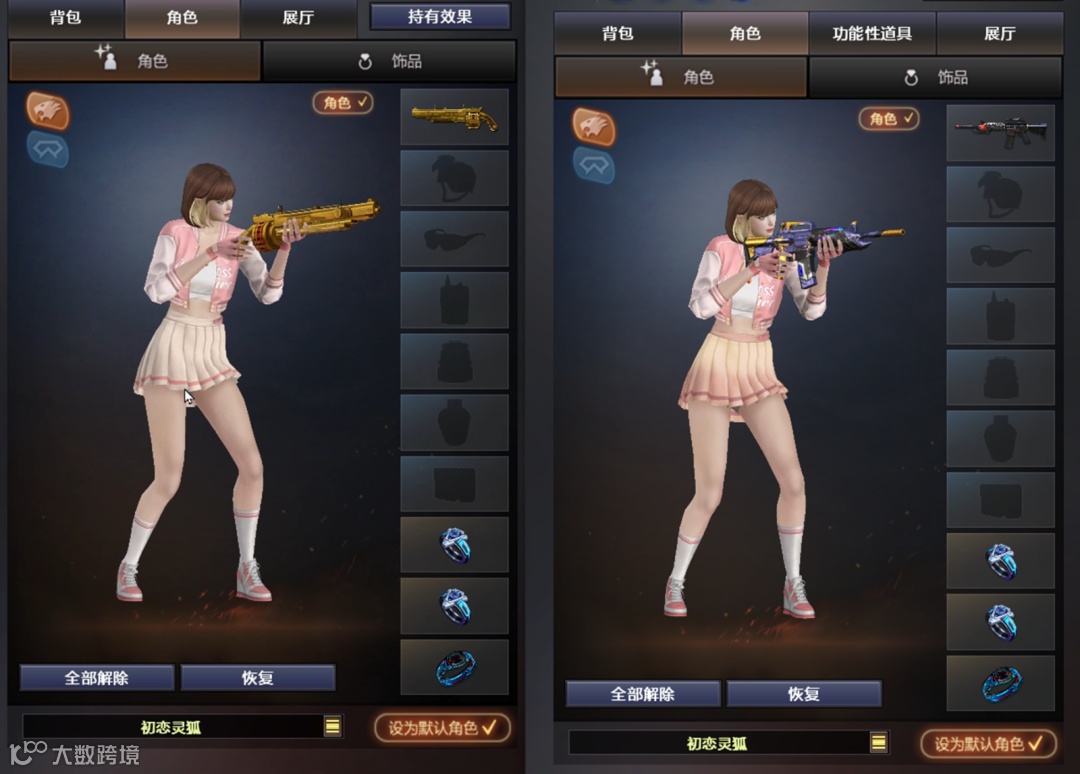
Task: Open 展厅 tab next to 功能性道具
Action: 999,34
